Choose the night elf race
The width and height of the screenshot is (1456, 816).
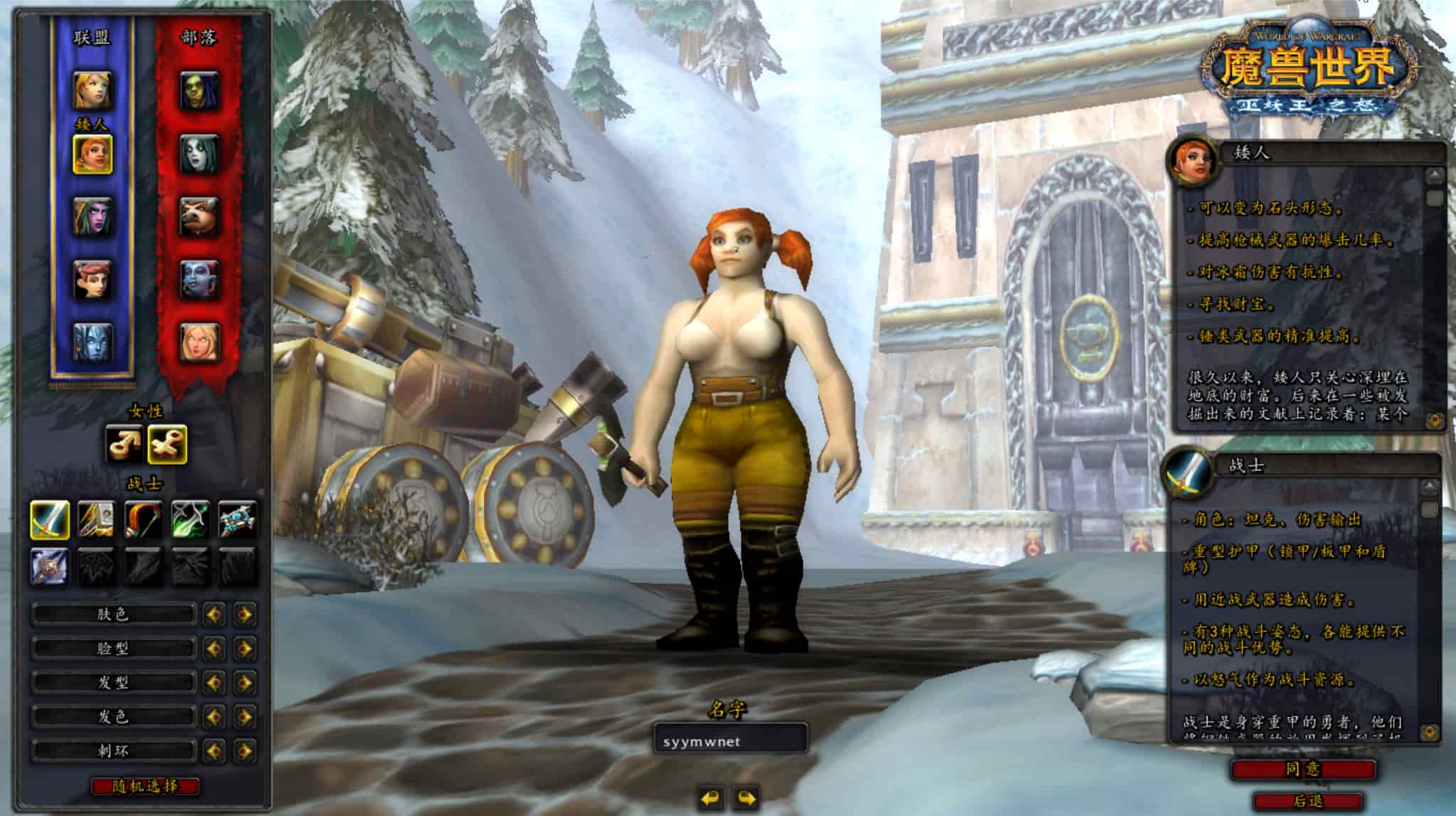pyautogui.click(x=93, y=216)
